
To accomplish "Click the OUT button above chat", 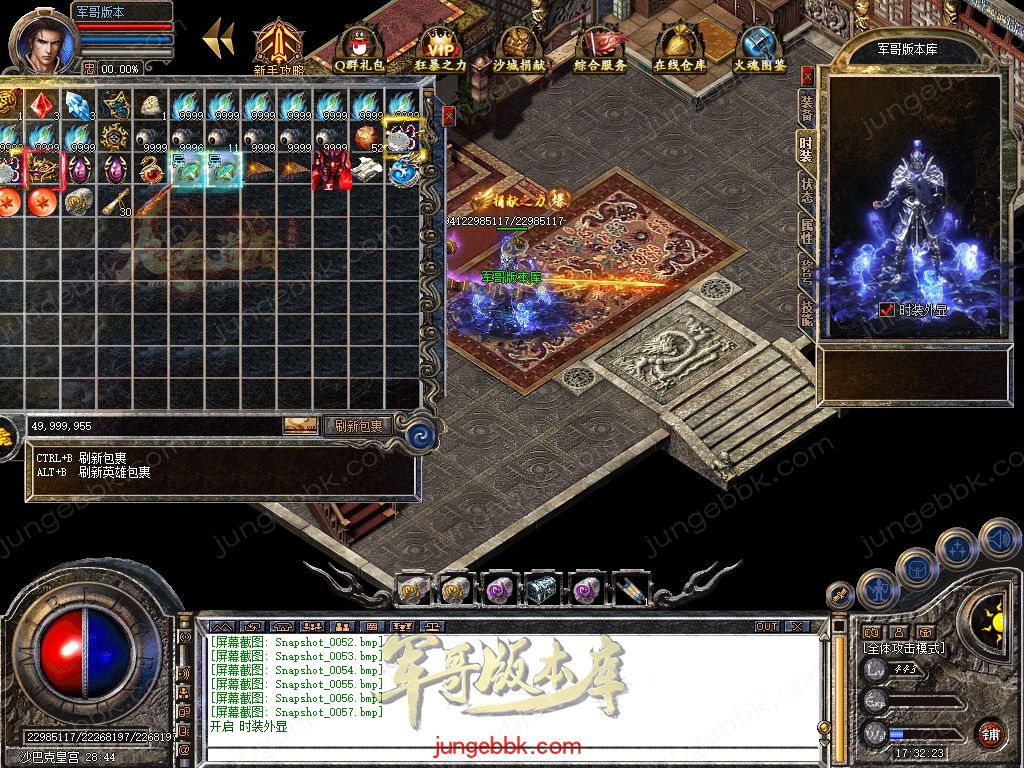I will click(x=766, y=626).
